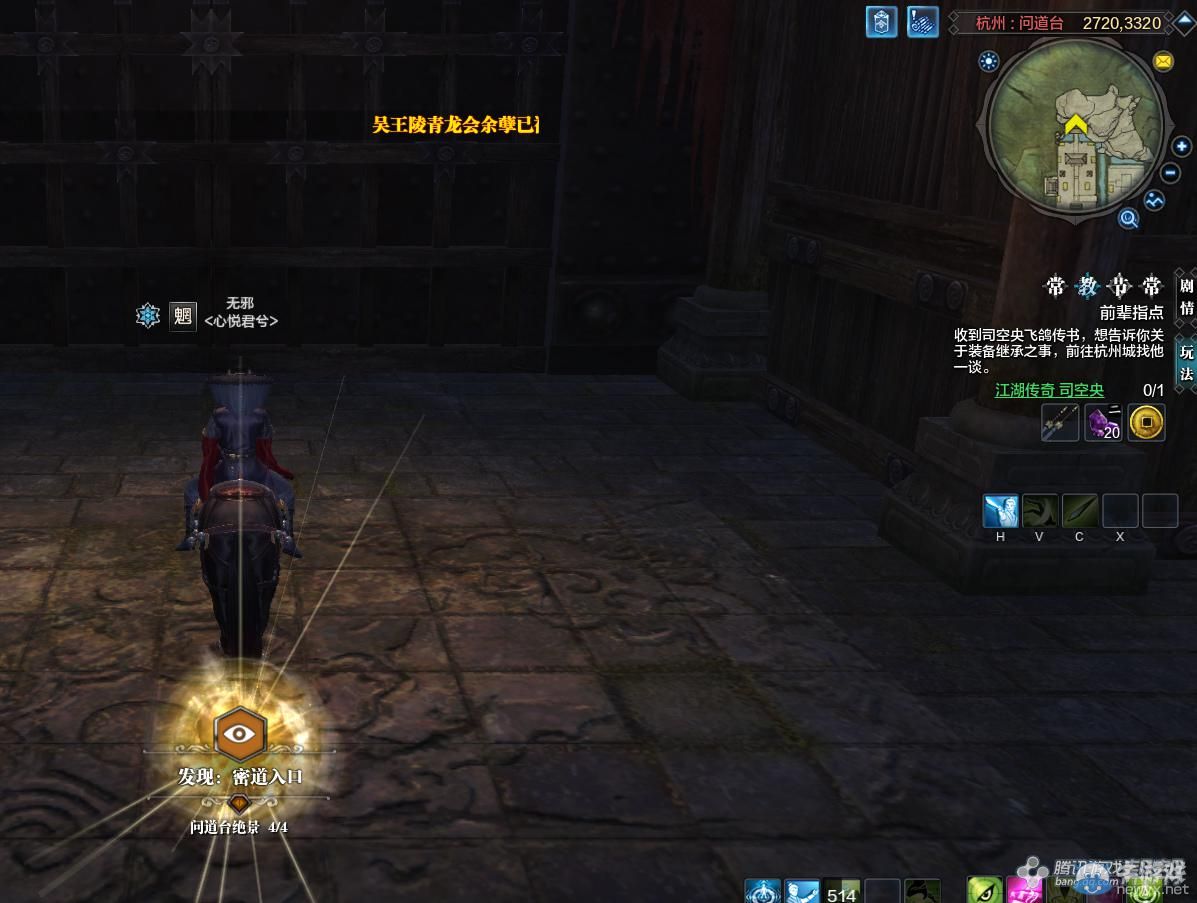The width and height of the screenshot is (1197, 903).
Task: Click the mountain wave icon by minimap
Action: point(1155,200)
